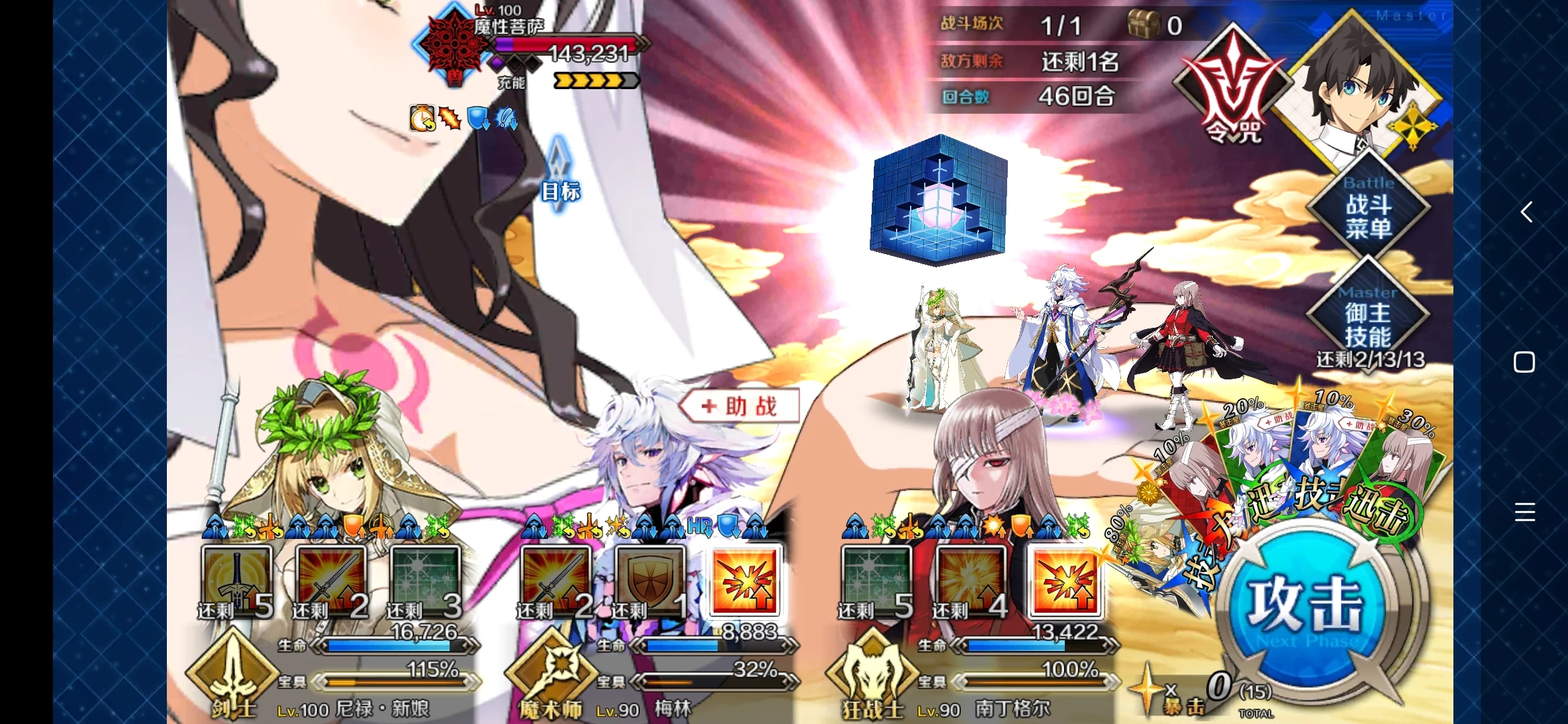Viewport: 1568px width, 724px height.
Task: Select Nightingale's green sparkle first skill
Action: click(876, 581)
